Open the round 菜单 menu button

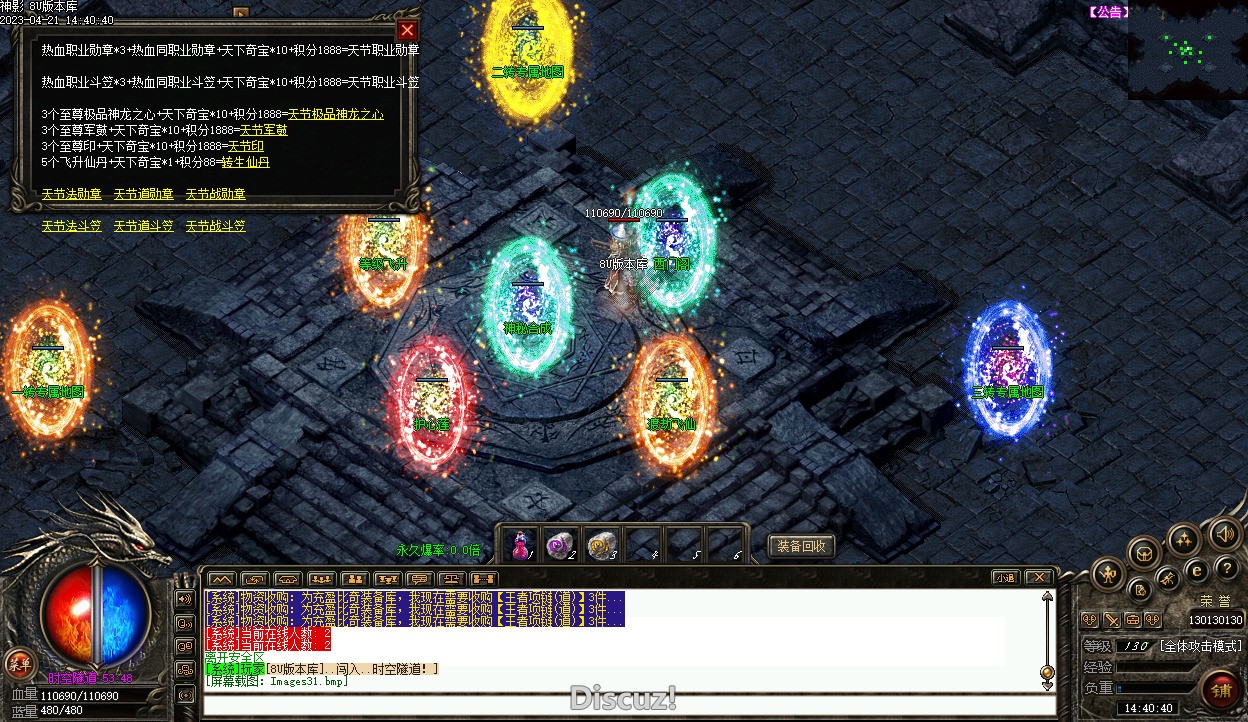coord(18,662)
